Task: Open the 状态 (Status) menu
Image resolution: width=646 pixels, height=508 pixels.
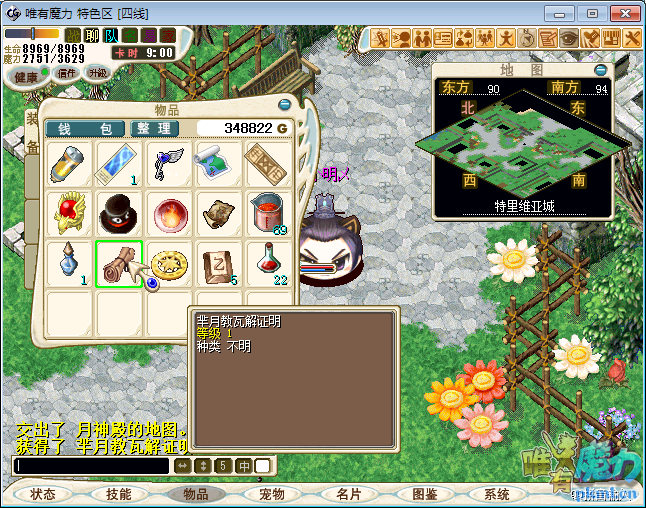Action: click(43, 494)
